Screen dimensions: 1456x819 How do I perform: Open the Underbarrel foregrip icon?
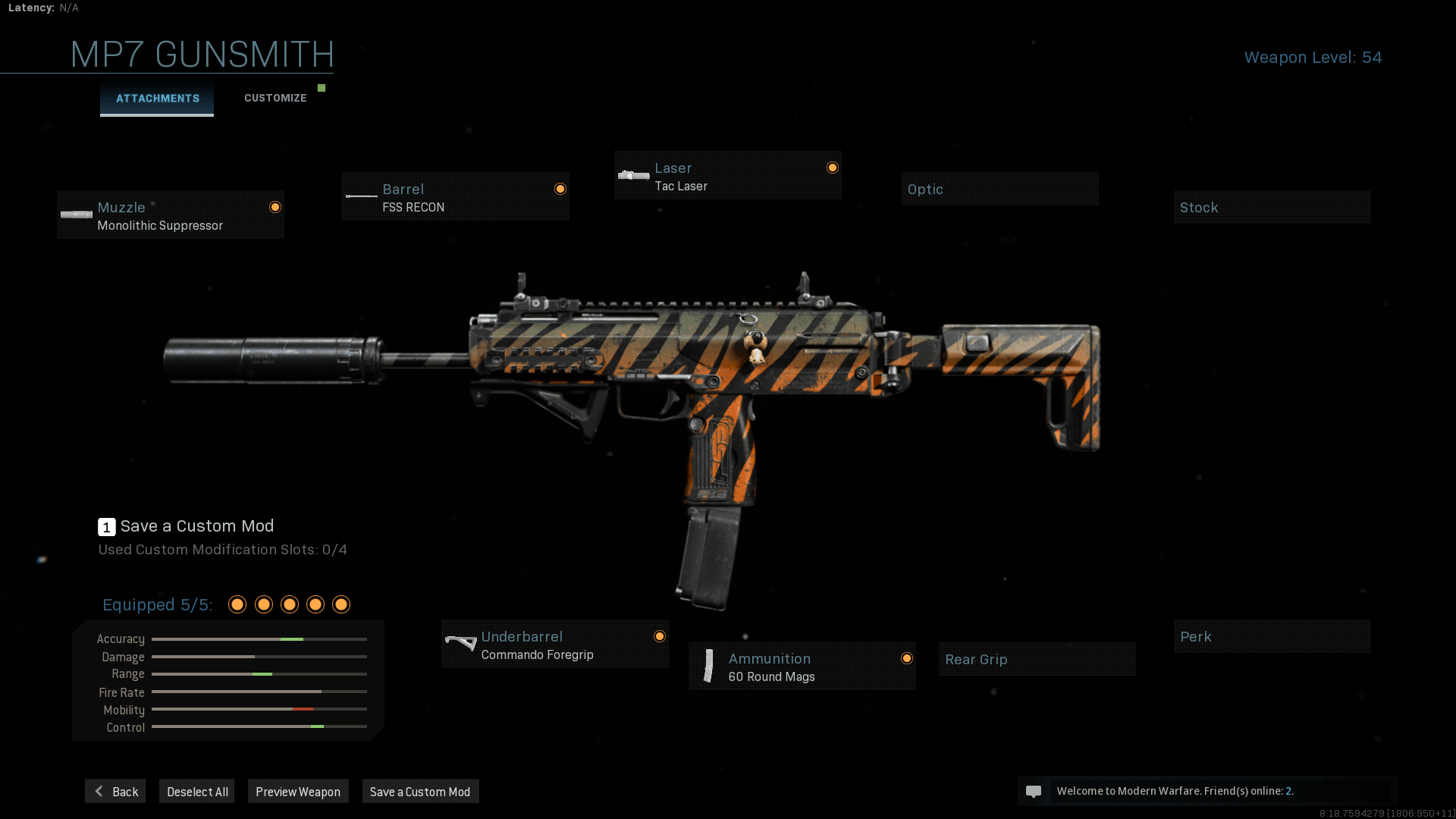point(460,644)
